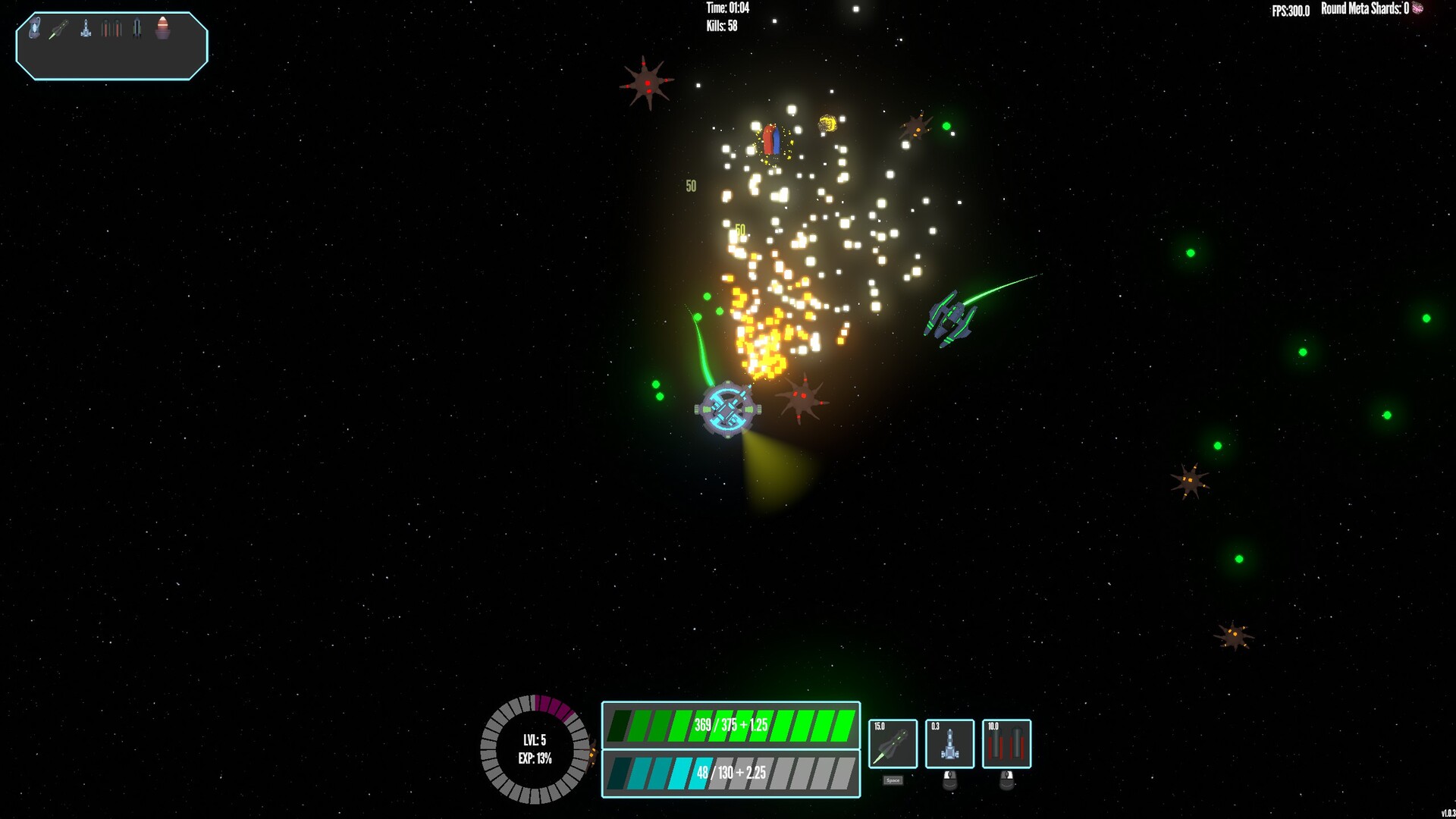Select the orange mine item in the inventory panel
The width and height of the screenshot is (1456, 819).
coord(162,28)
